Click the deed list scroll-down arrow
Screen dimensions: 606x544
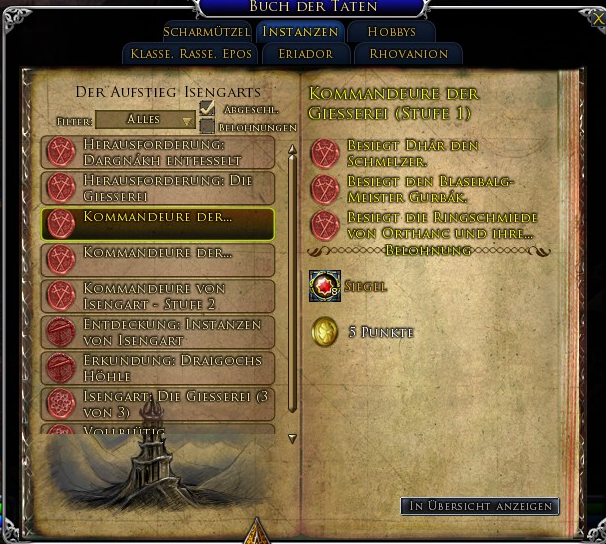(292, 438)
